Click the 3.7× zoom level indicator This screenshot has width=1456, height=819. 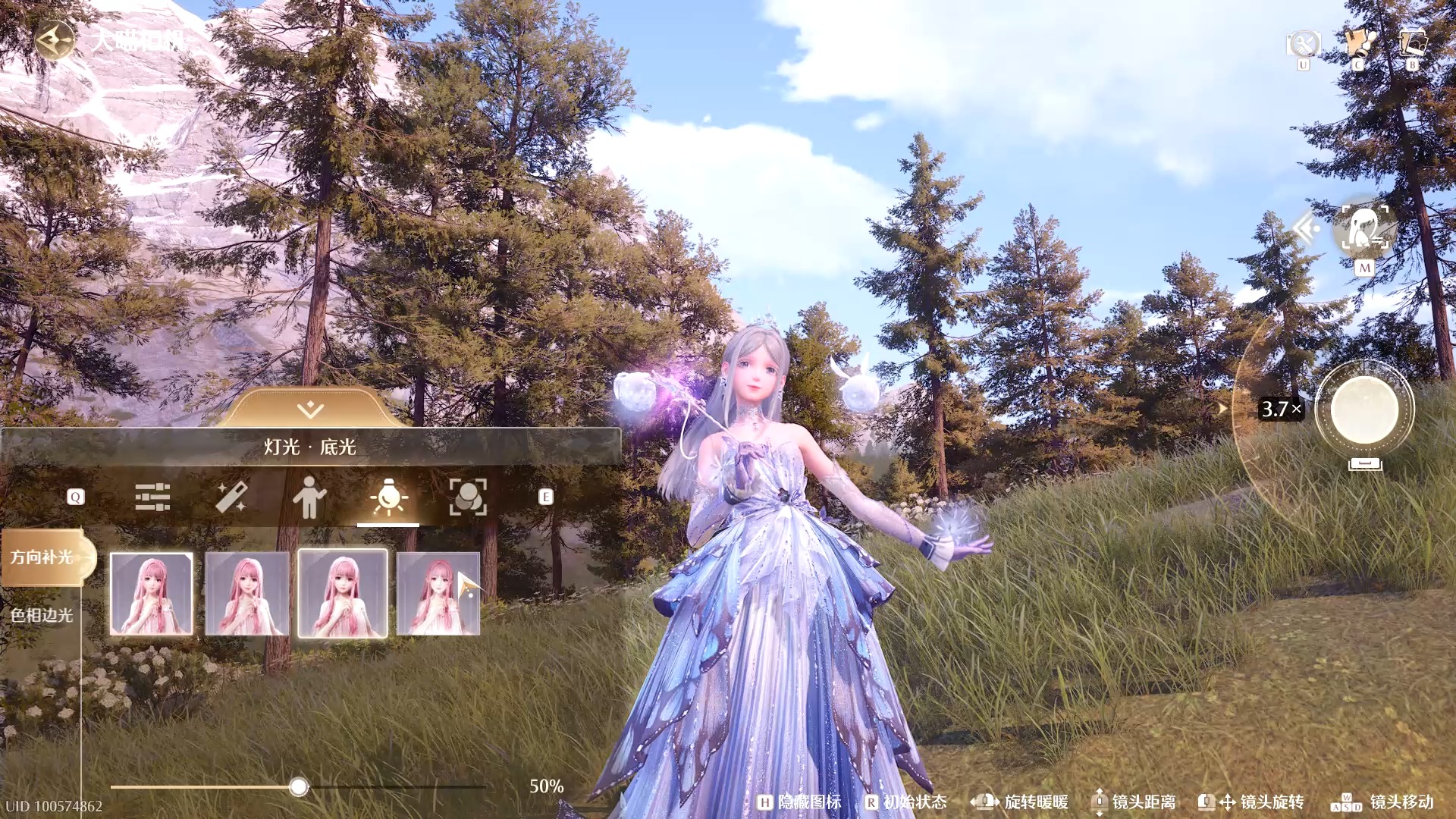coord(1281,409)
